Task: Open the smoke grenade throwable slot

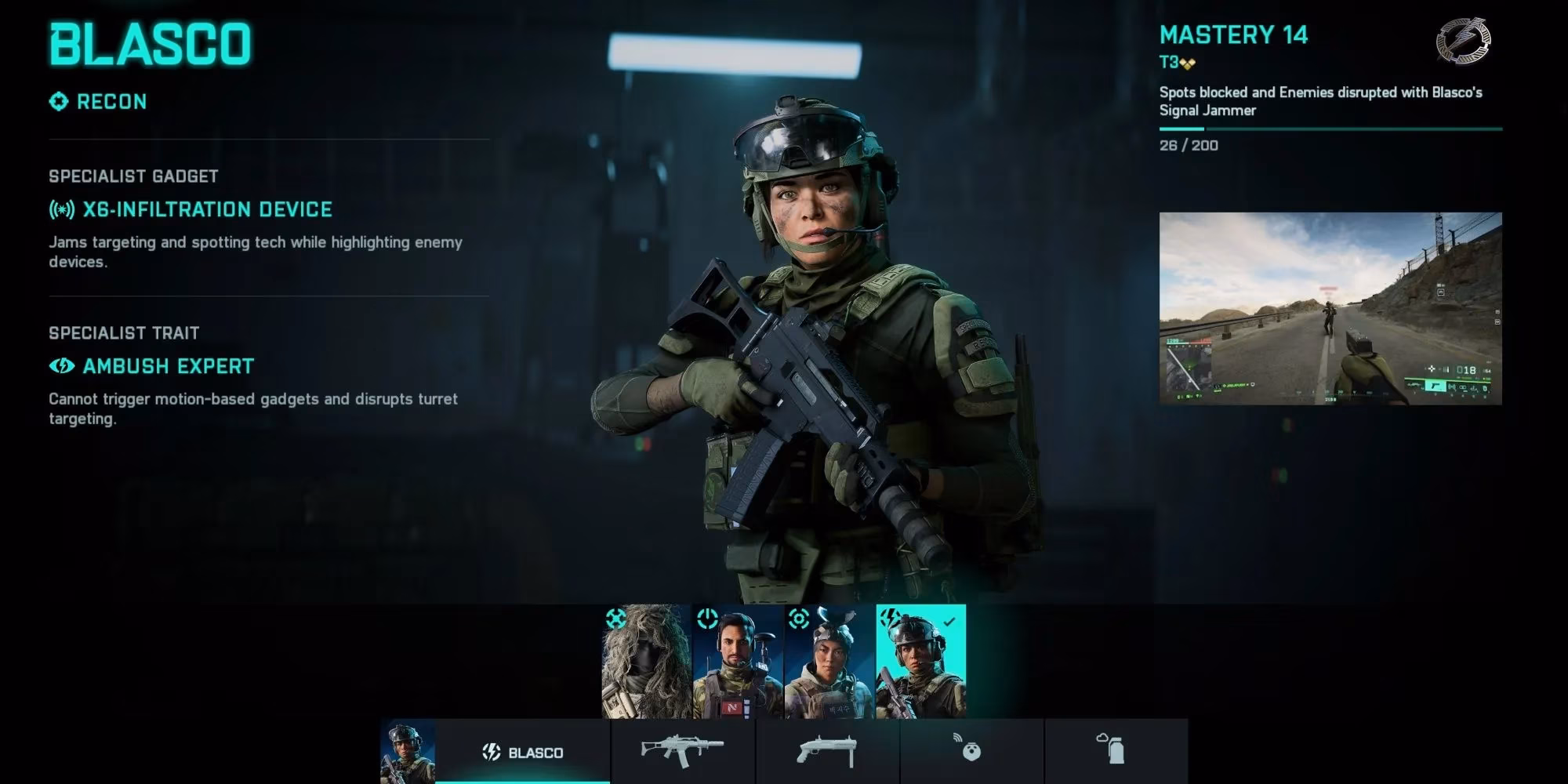Action: pos(1115,751)
